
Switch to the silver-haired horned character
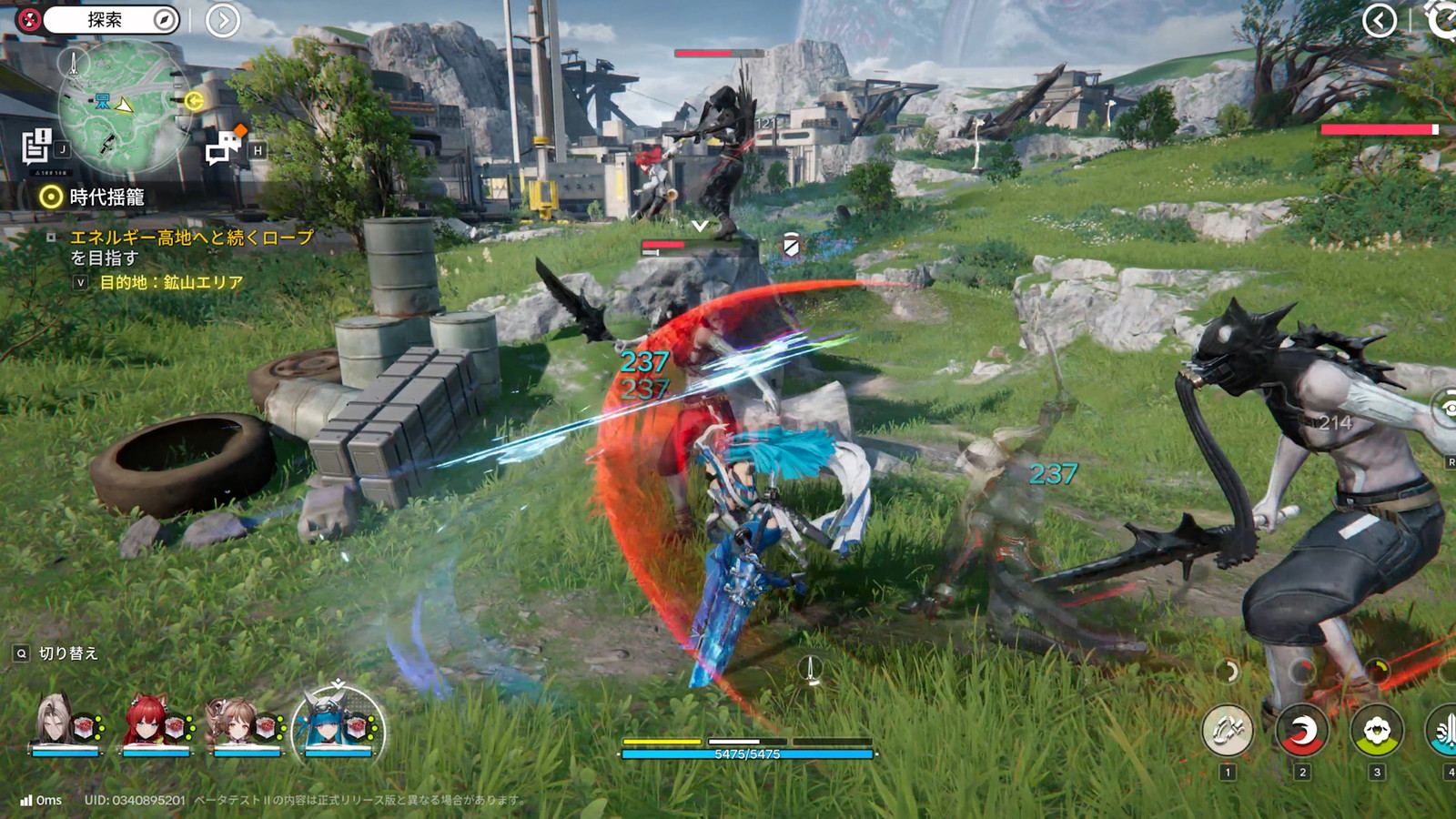pos(64,725)
